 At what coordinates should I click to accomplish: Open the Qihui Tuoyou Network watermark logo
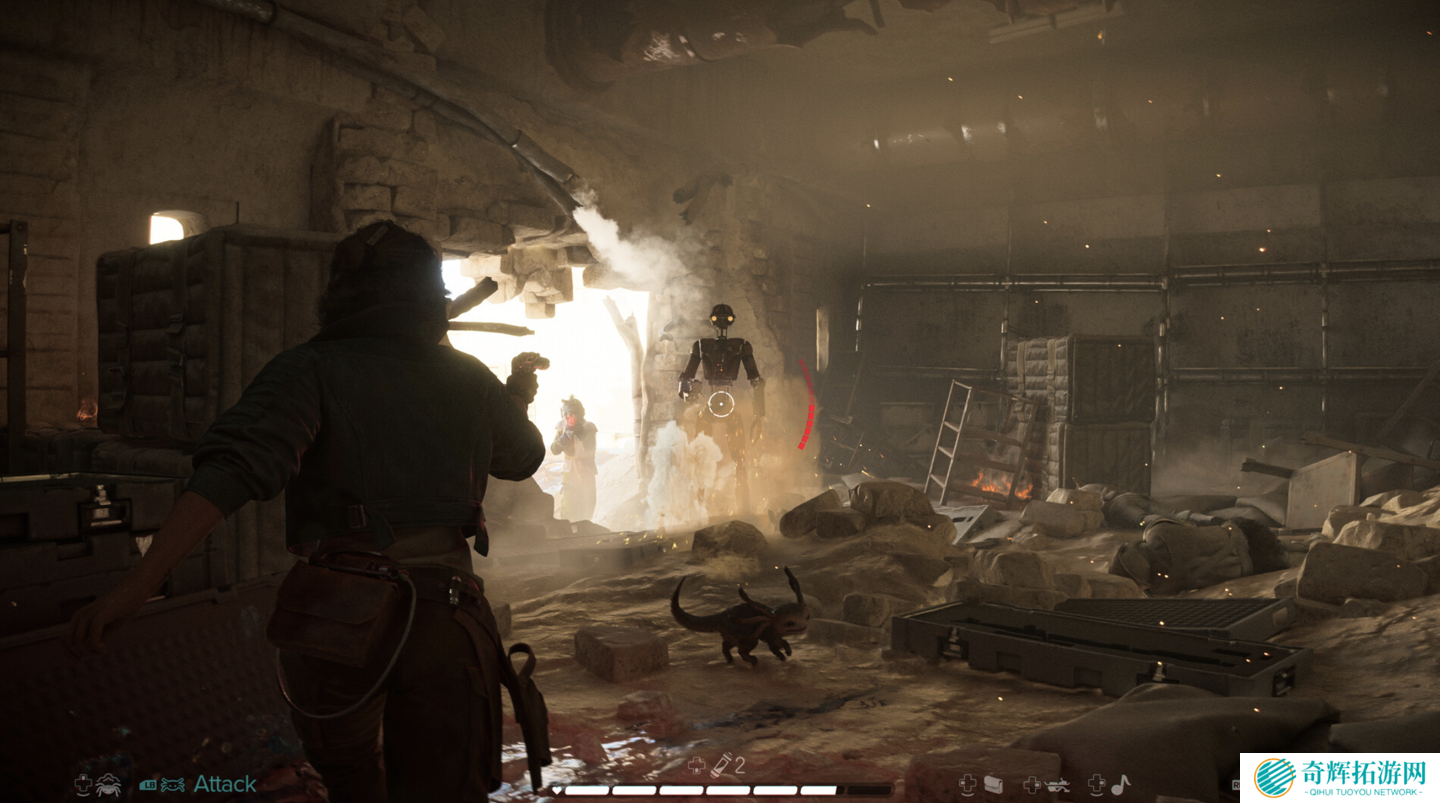(x=1275, y=778)
